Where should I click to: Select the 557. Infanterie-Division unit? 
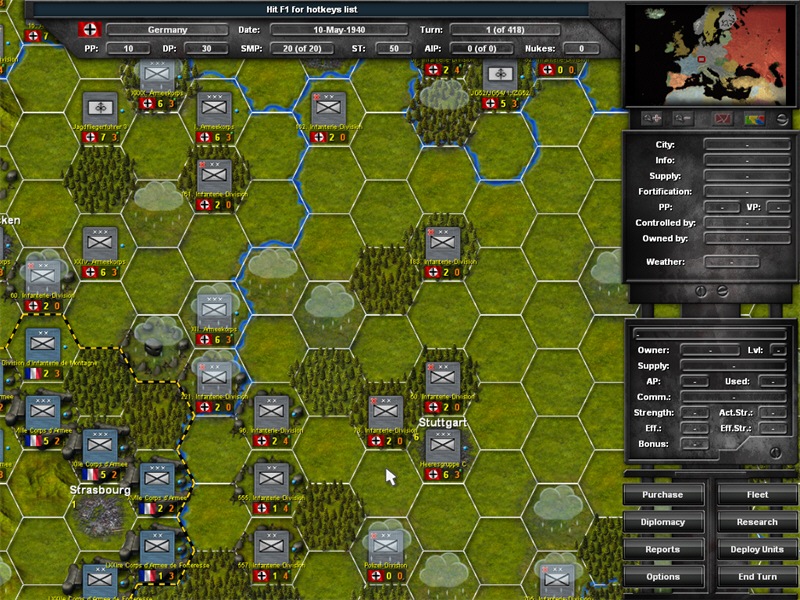(271, 547)
